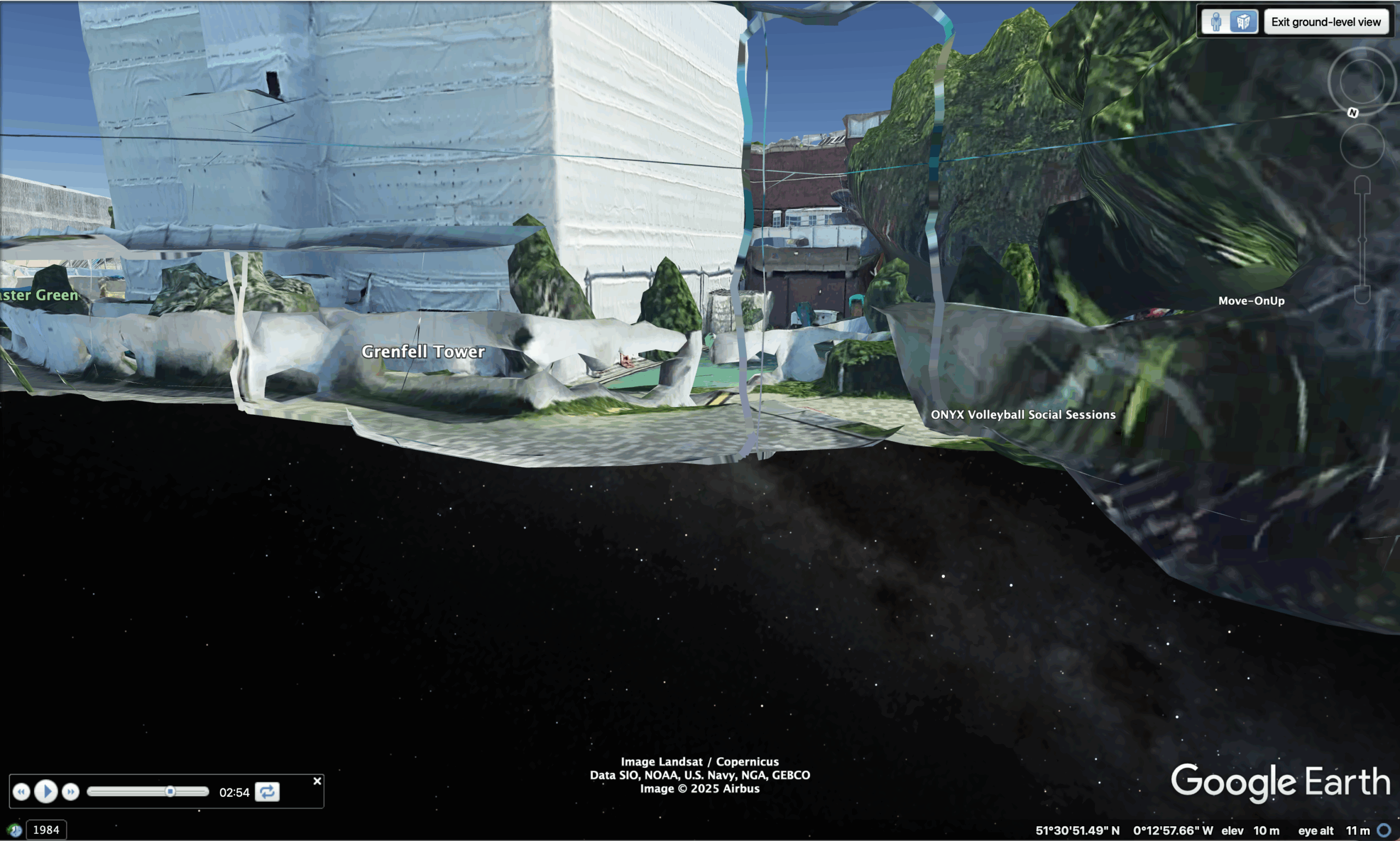Rewind the tour
1400x841 pixels.
point(21,791)
